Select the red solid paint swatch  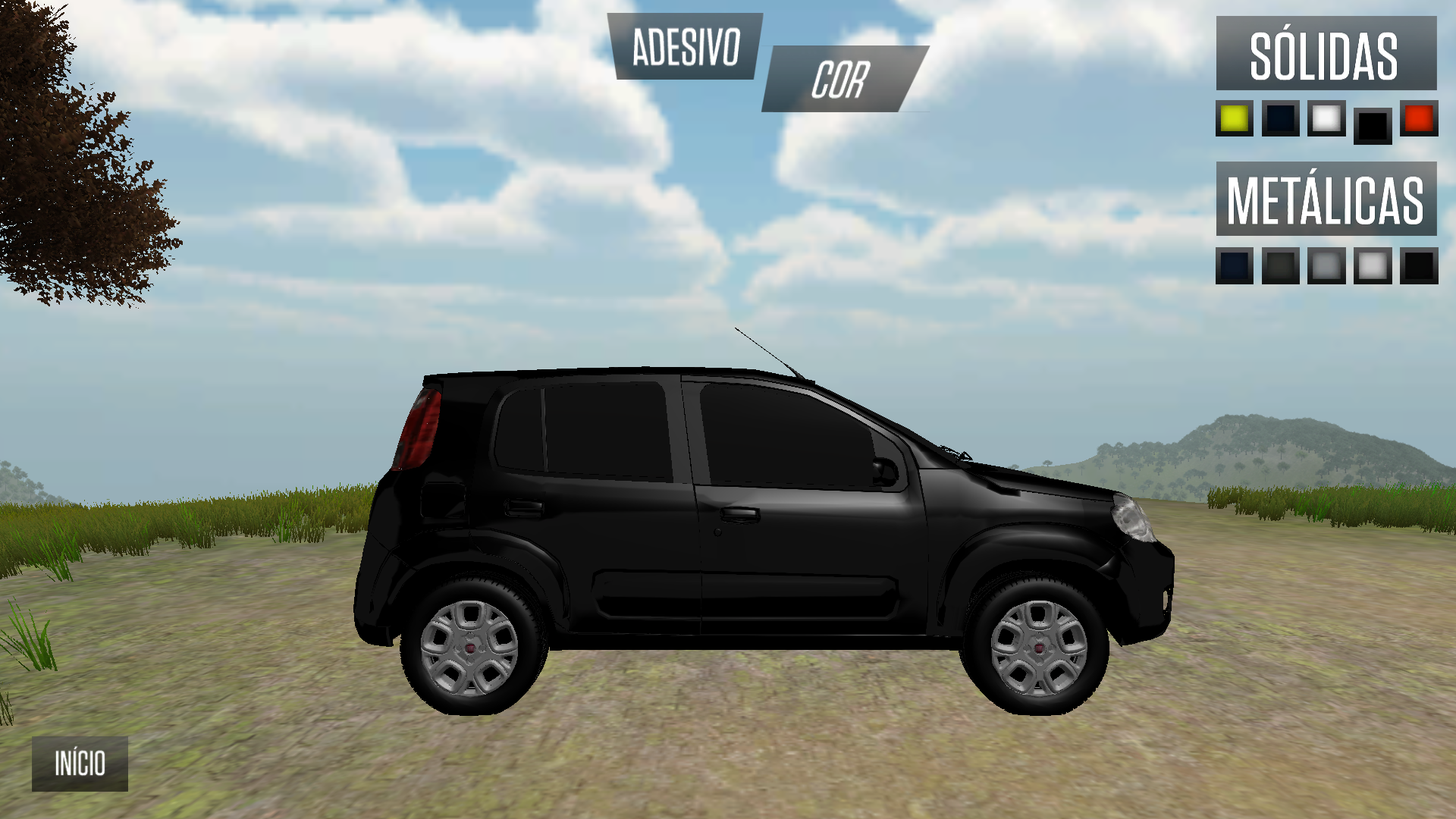pyautogui.click(x=1420, y=118)
